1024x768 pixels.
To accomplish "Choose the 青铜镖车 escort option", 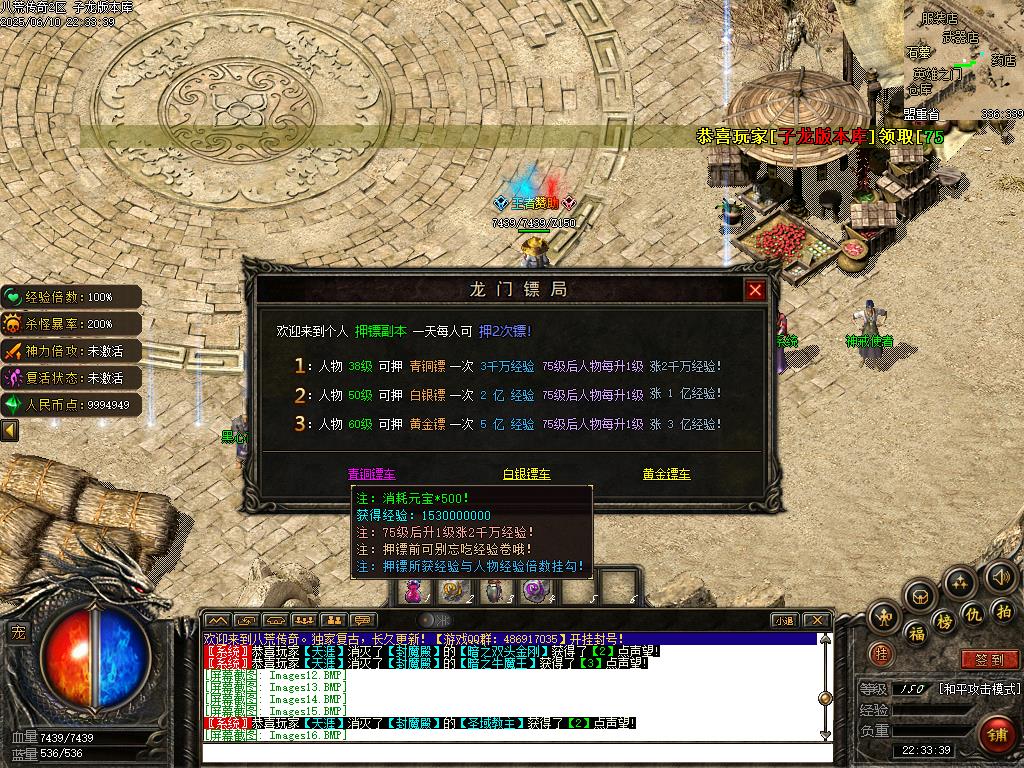I will 371,474.
